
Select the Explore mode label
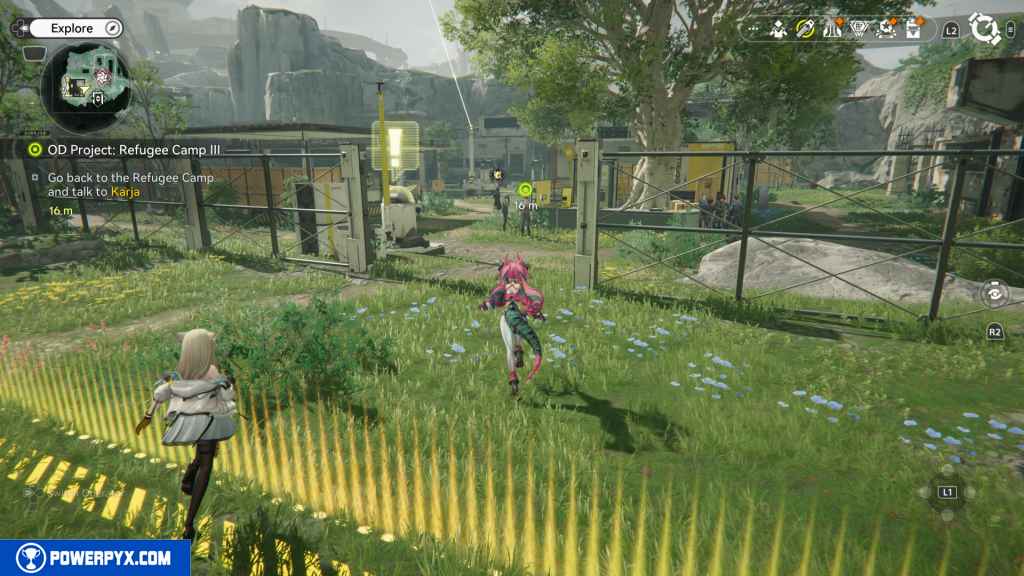coord(74,29)
